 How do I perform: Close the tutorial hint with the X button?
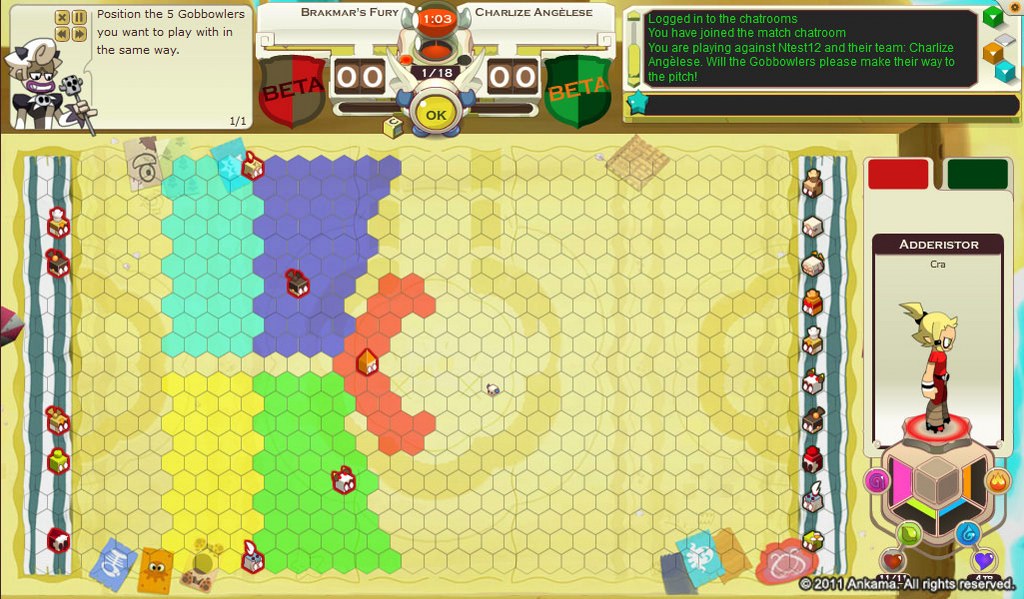tap(62, 17)
